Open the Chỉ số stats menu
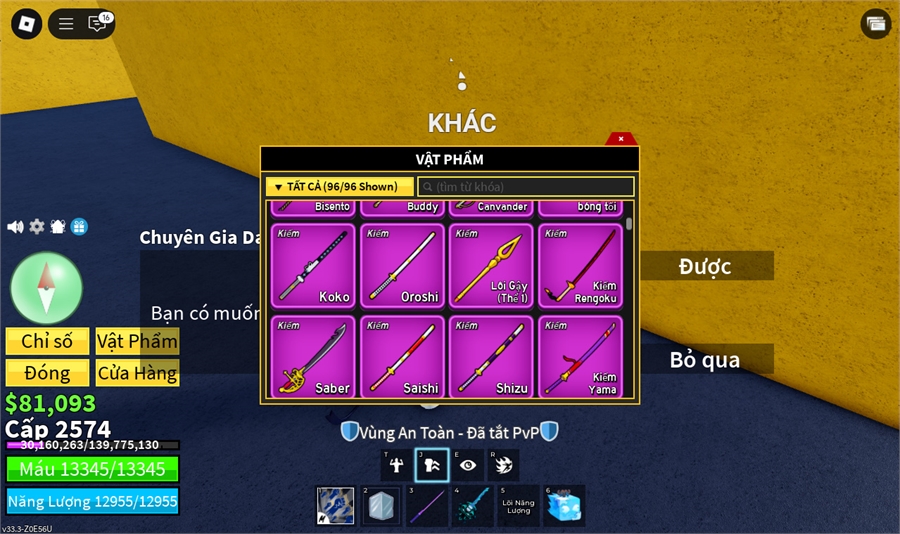 click(x=47, y=341)
